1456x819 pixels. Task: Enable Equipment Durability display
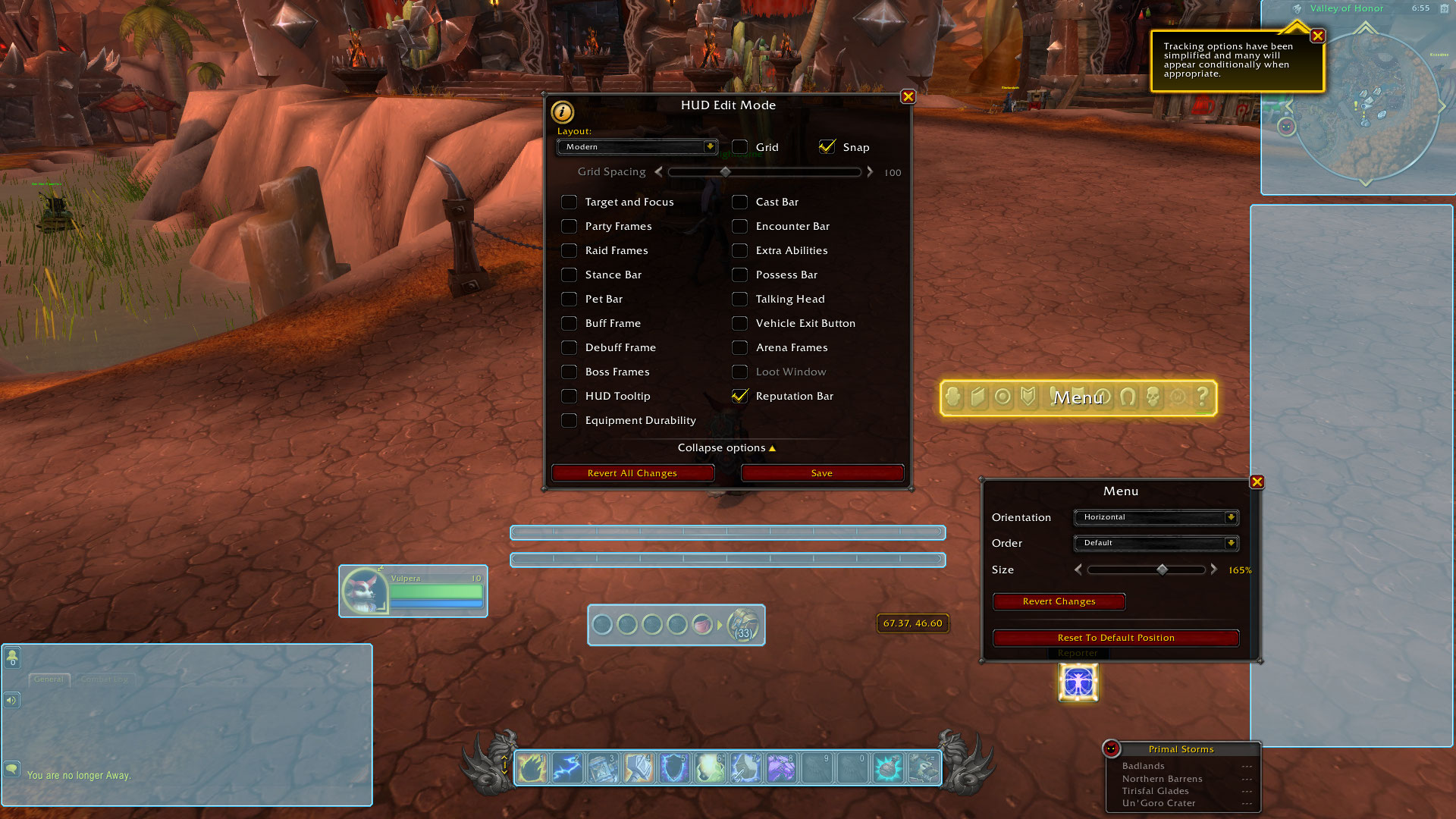click(x=569, y=420)
